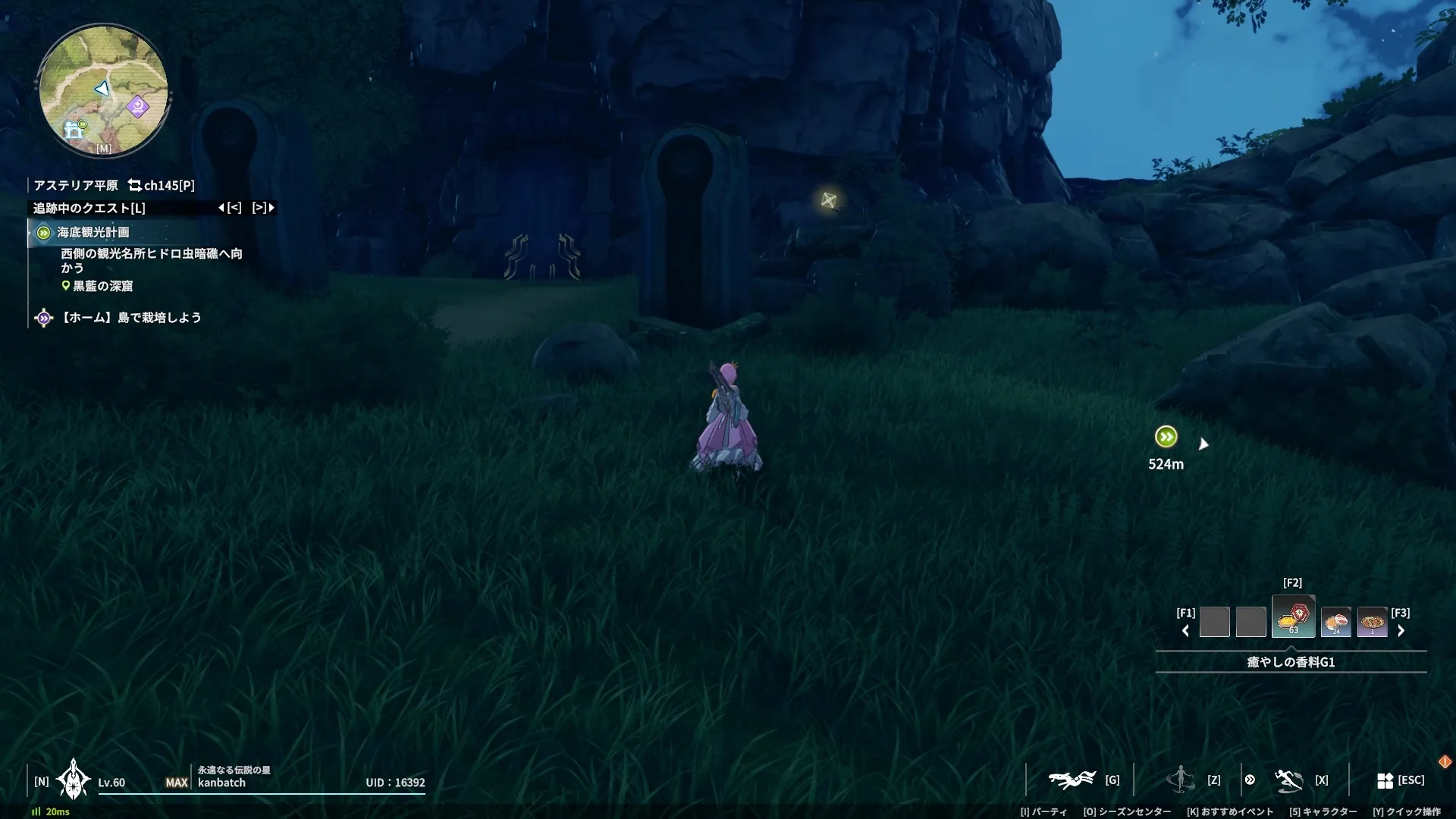Open the 追跡中のクエスト tracked quest header

[89, 208]
